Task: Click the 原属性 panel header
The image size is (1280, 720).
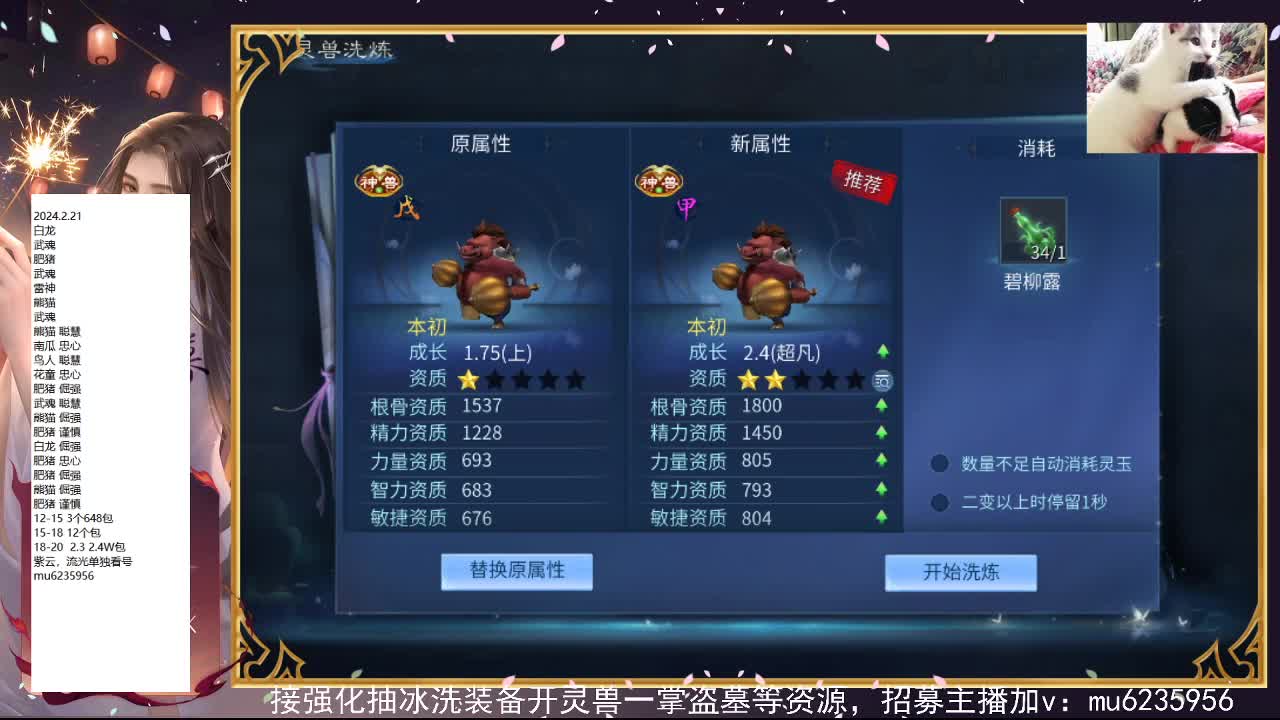Action: (483, 144)
